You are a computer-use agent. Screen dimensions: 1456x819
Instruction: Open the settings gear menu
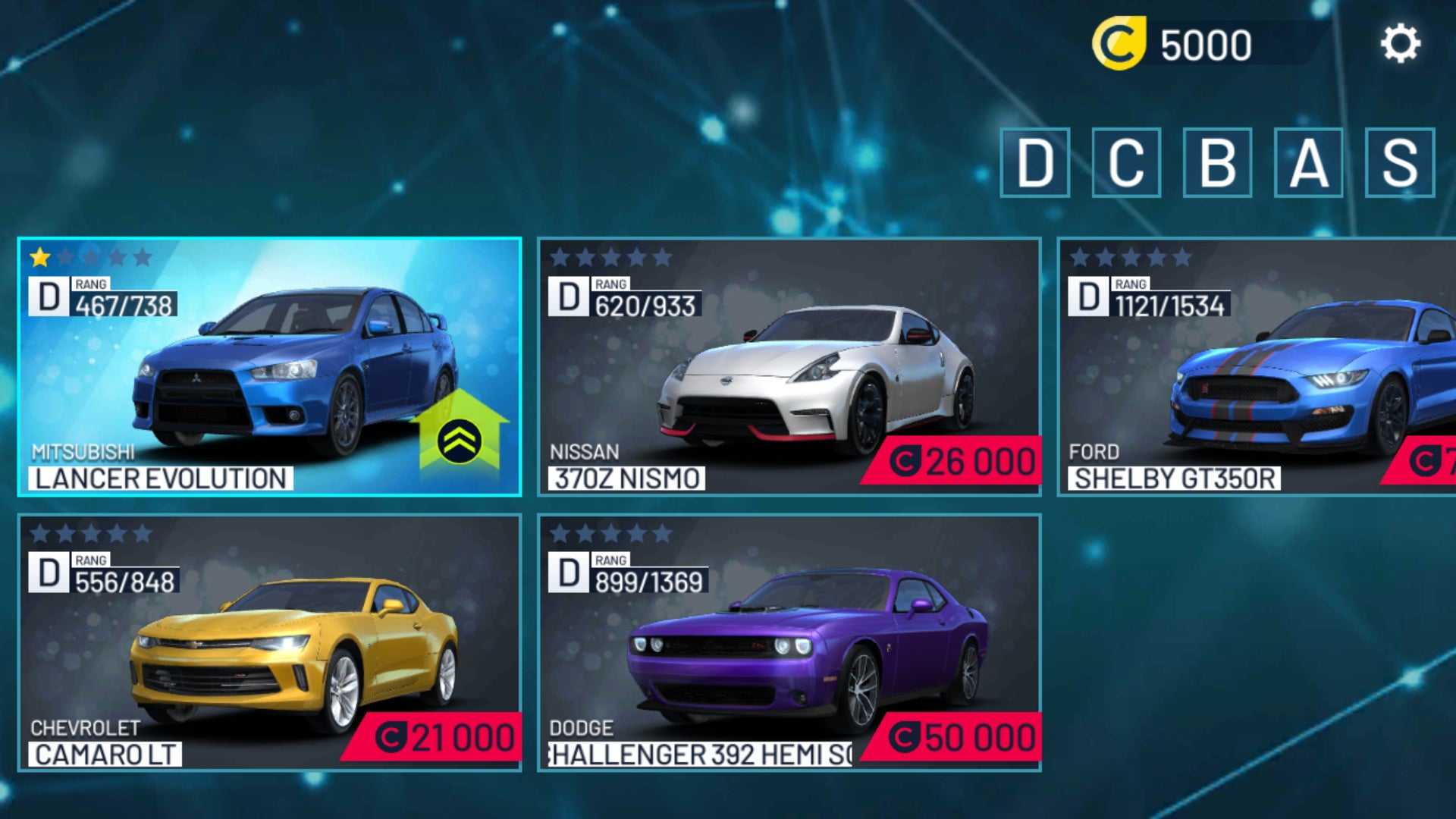(x=1402, y=42)
